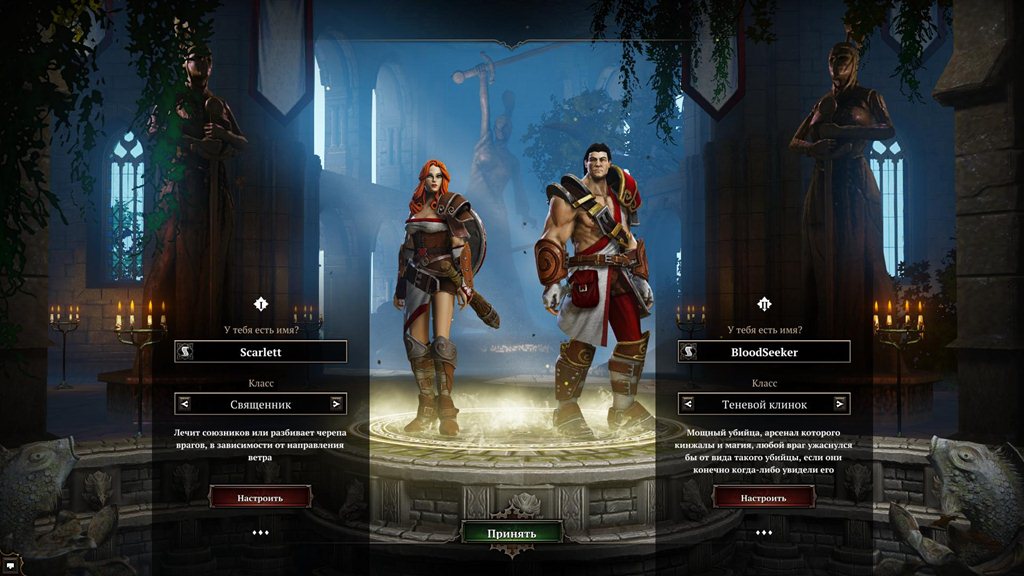Select next class for BloodSeeker
The height and width of the screenshot is (576, 1024).
click(840, 404)
